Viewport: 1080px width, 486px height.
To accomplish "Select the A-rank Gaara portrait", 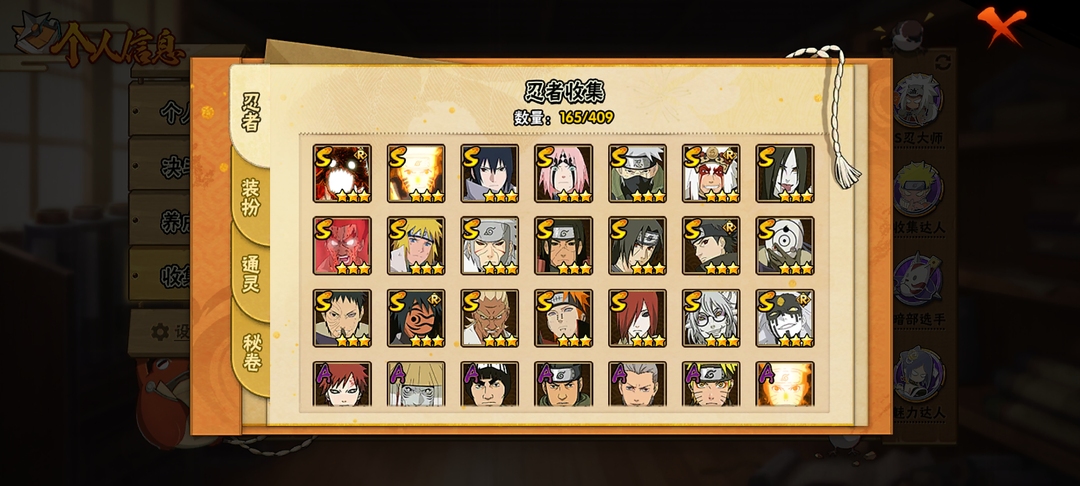I will click(341, 384).
